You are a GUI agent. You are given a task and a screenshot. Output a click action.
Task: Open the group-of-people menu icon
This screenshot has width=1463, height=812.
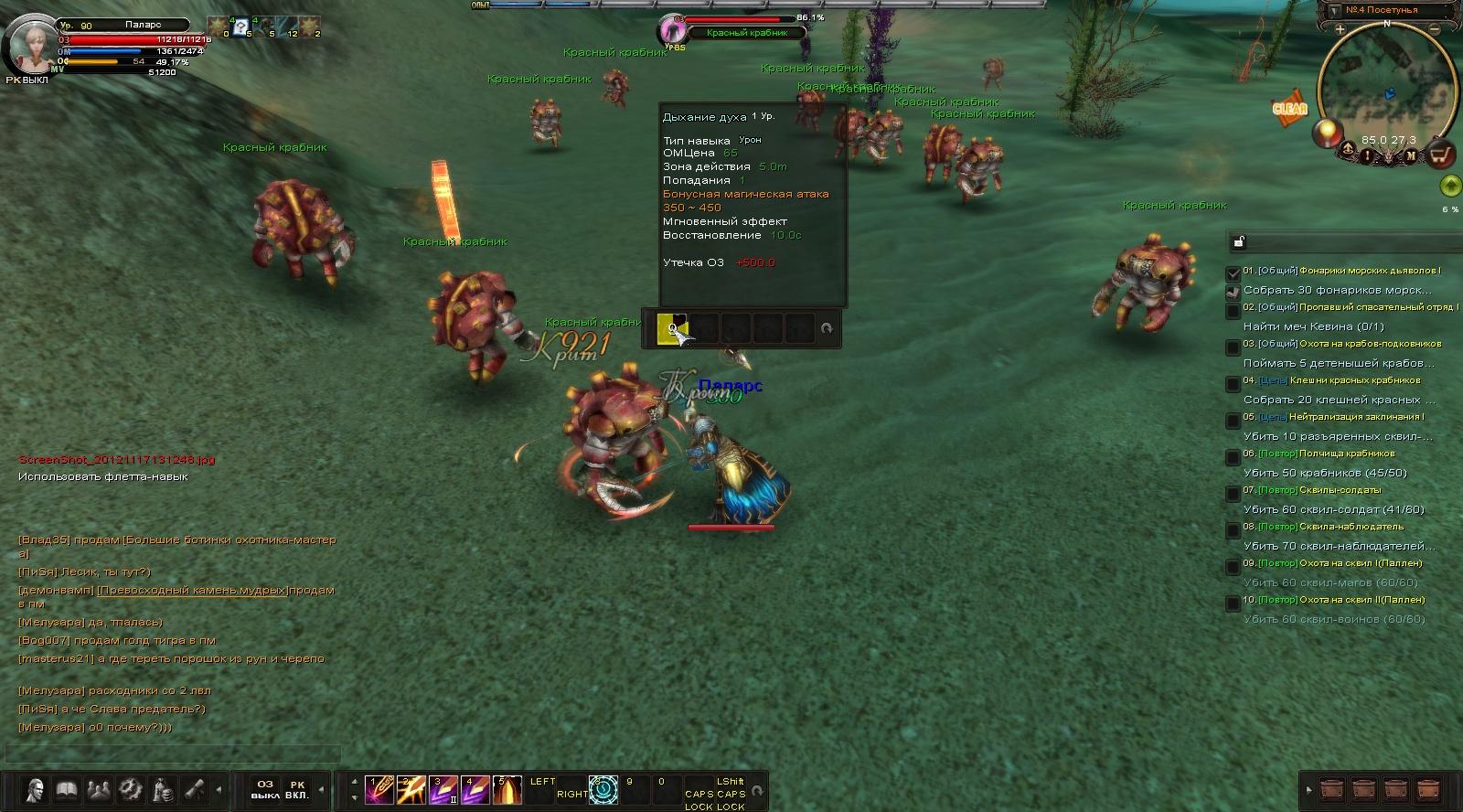pos(99,789)
